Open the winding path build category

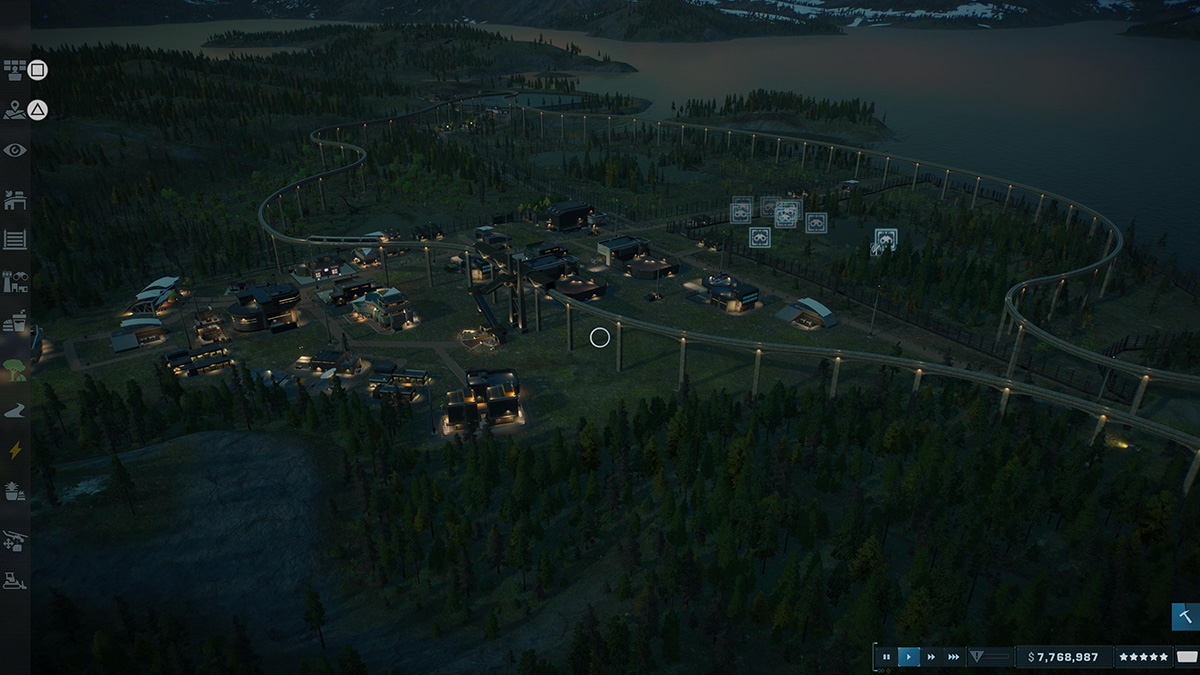click(x=15, y=410)
